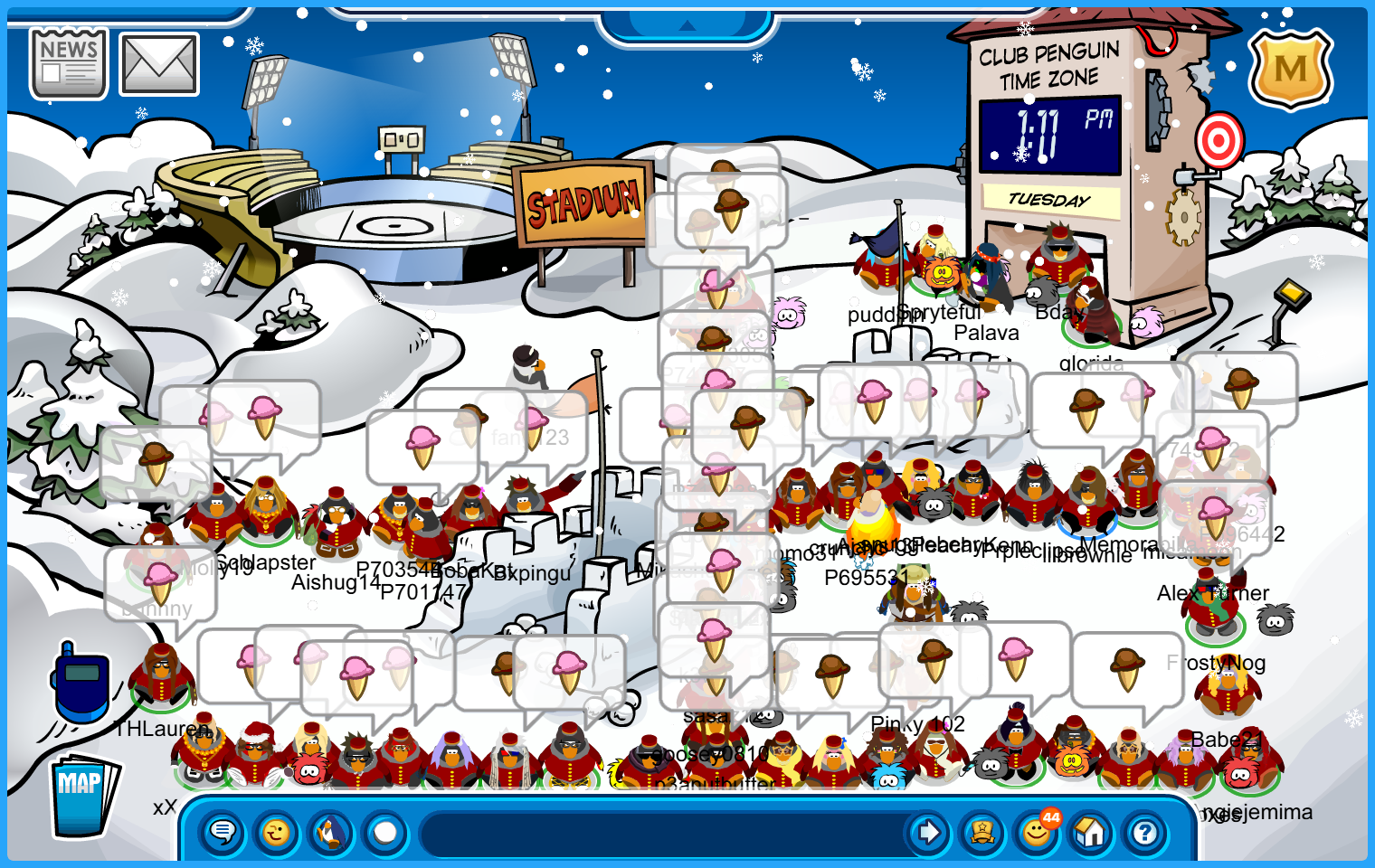Open the News newspaper

pyautogui.click(x=69, y=63)
